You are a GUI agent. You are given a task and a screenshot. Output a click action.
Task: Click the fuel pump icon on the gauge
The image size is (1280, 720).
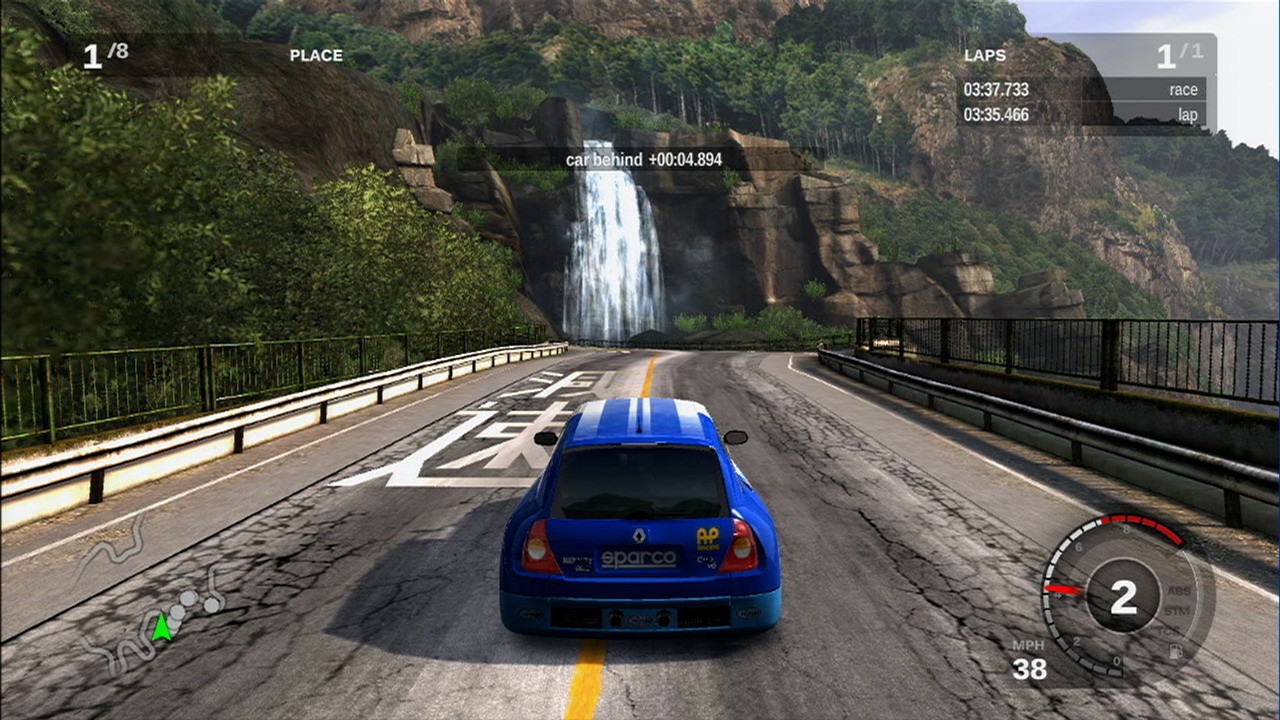click(1176, 652)
